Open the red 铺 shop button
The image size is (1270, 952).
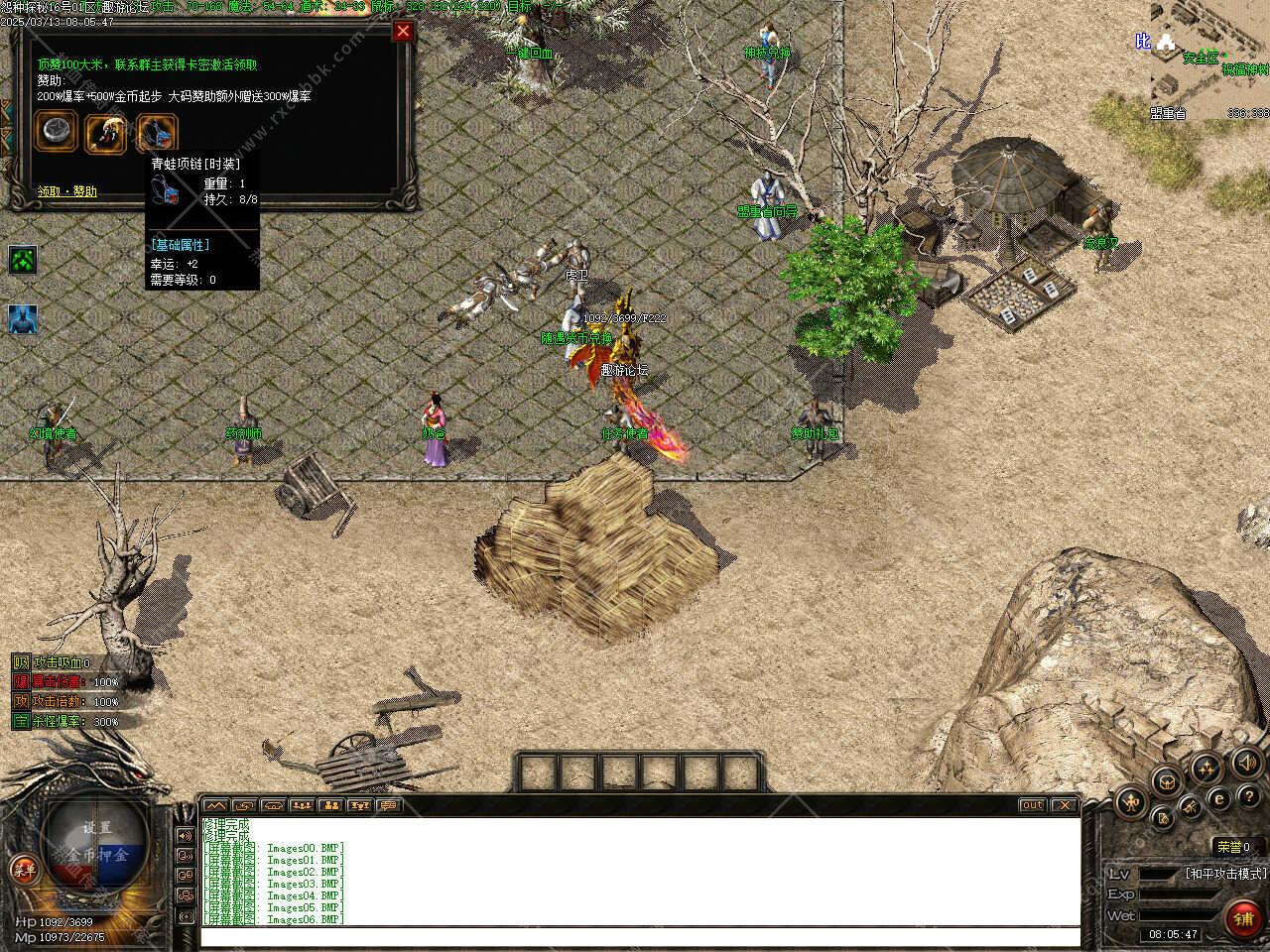[1243, 919]
